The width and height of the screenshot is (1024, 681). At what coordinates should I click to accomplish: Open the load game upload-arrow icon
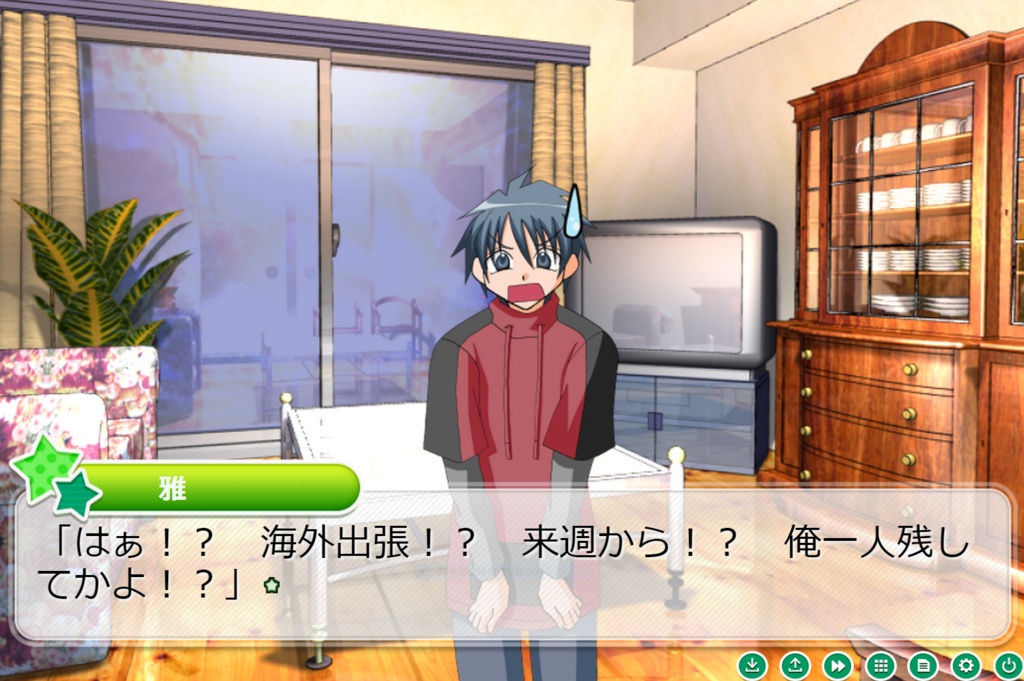coord(795,665)
